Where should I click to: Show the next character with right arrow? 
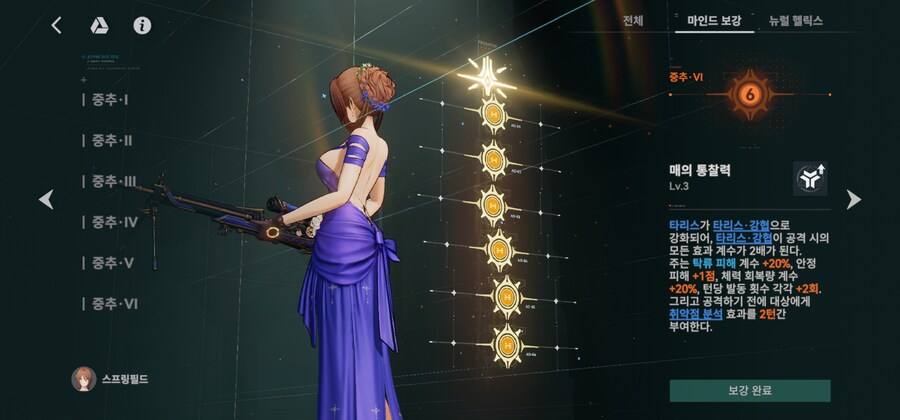tap(853, 200)
